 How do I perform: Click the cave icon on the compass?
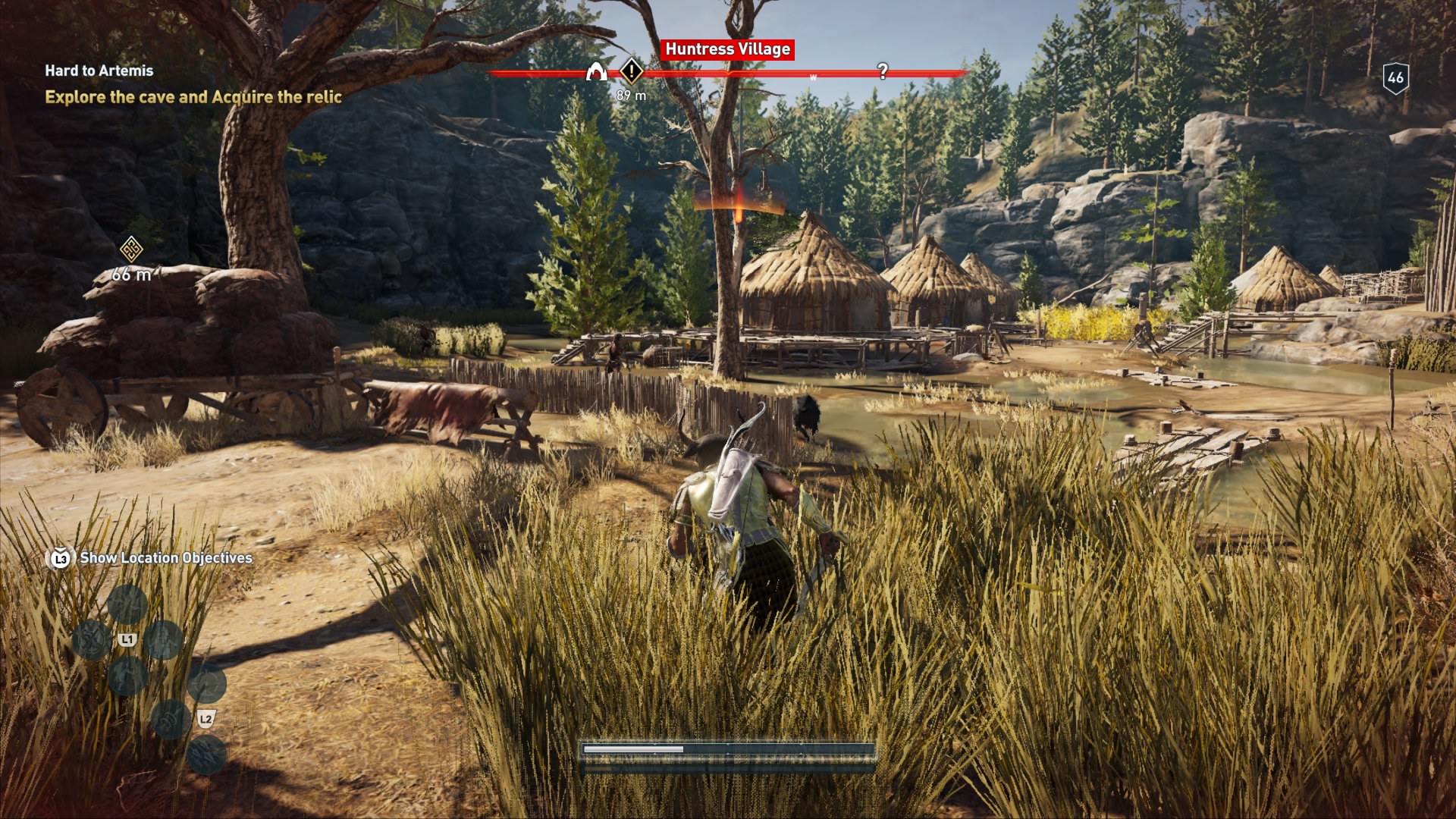596,72
